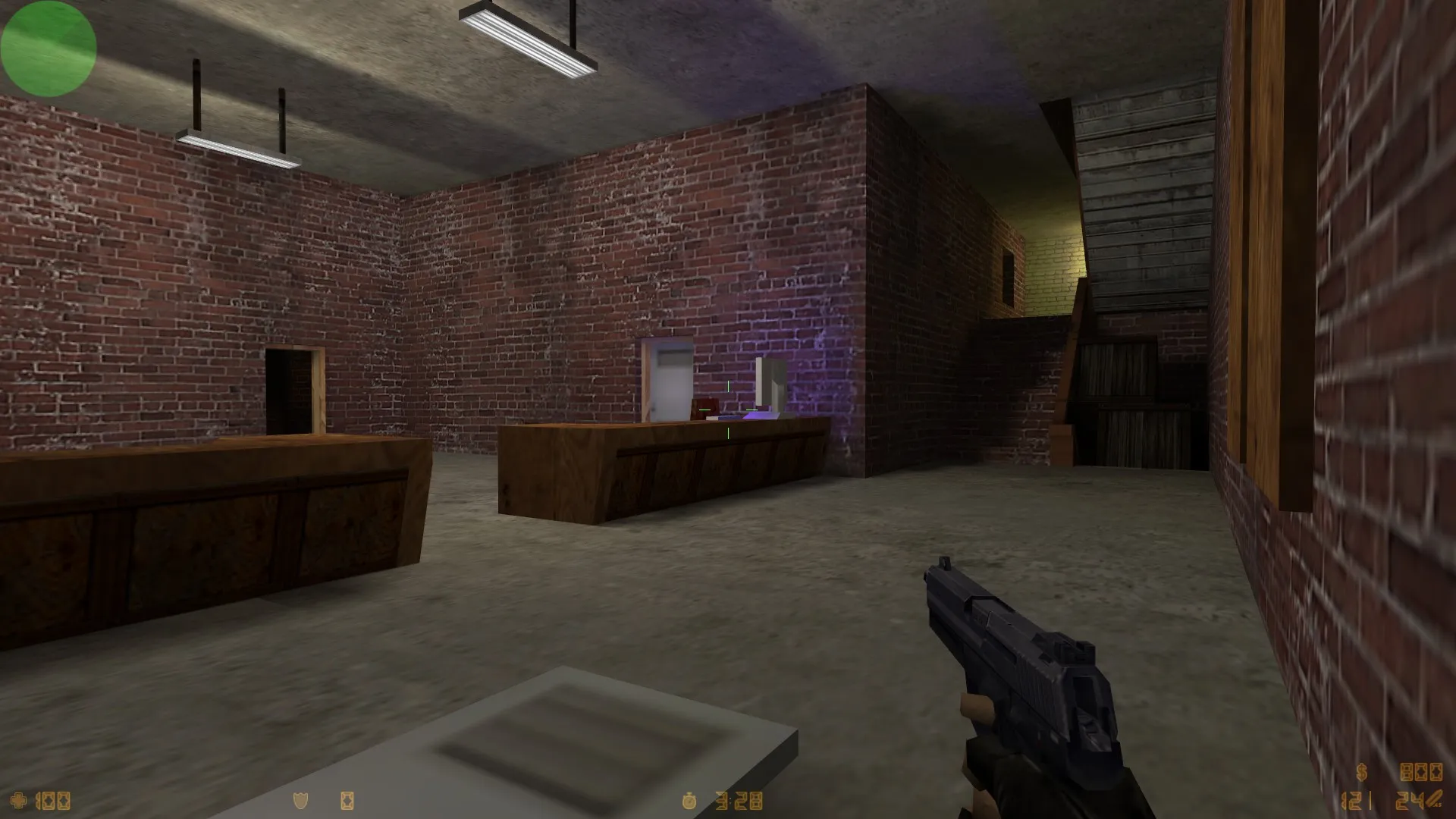Click the health value showing 100

point(53,800)
